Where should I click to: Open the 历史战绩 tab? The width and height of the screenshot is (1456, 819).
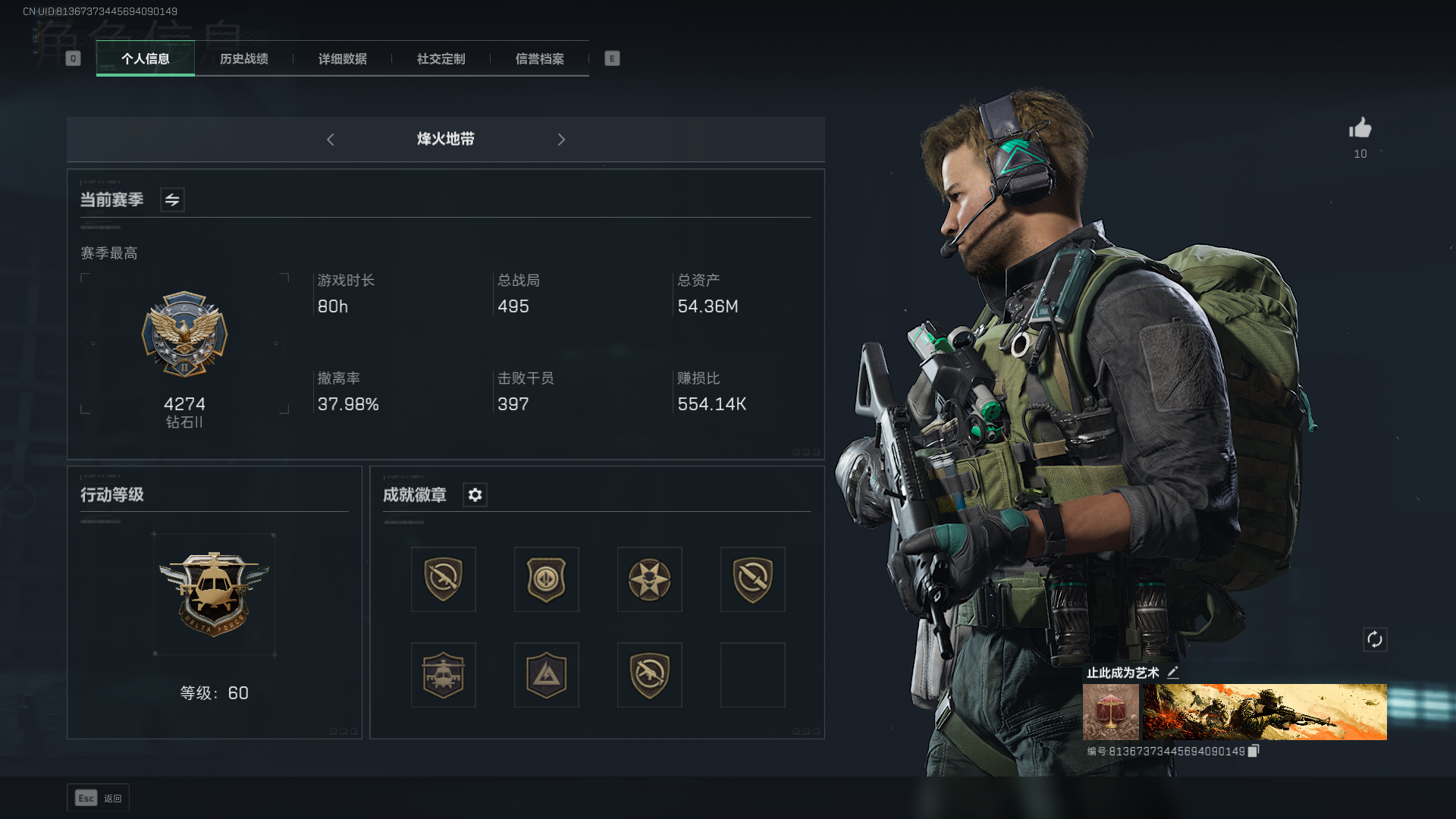pyautogui.click(x=244, y=59)
